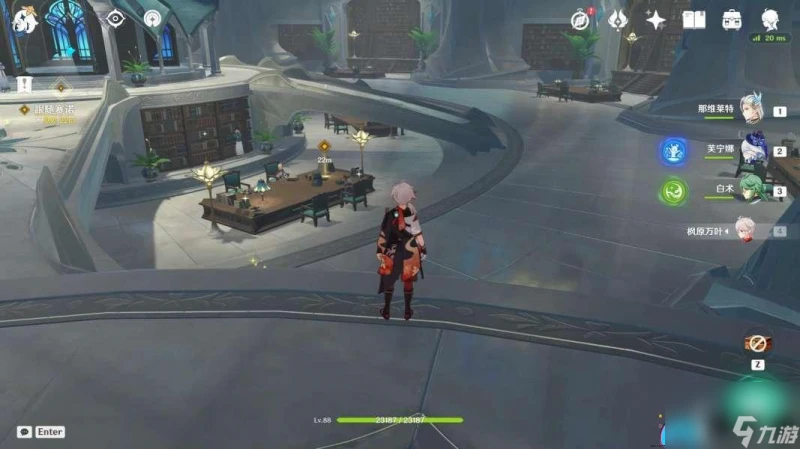Open the character screen head icon
This screenshot has width=800, height=449.
771,19
